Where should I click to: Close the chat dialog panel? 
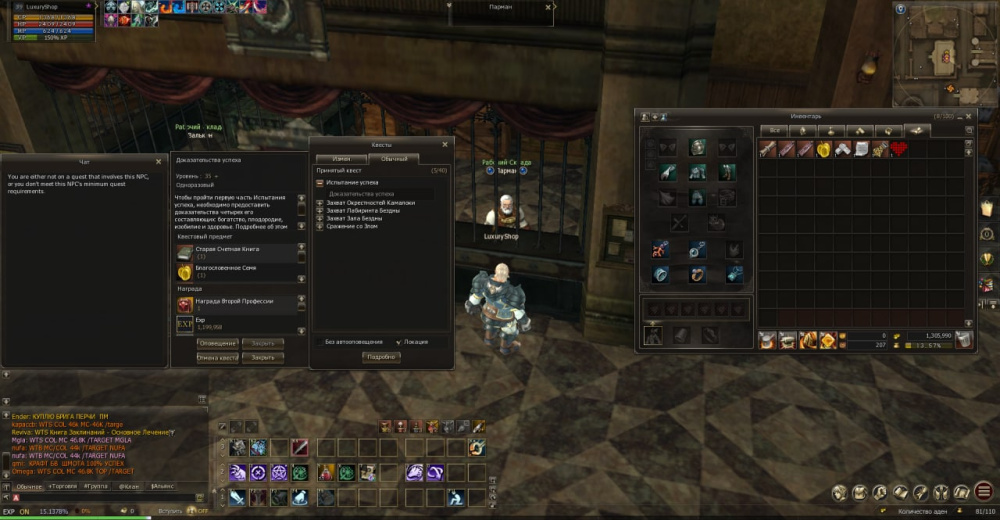tap(159, 160)
